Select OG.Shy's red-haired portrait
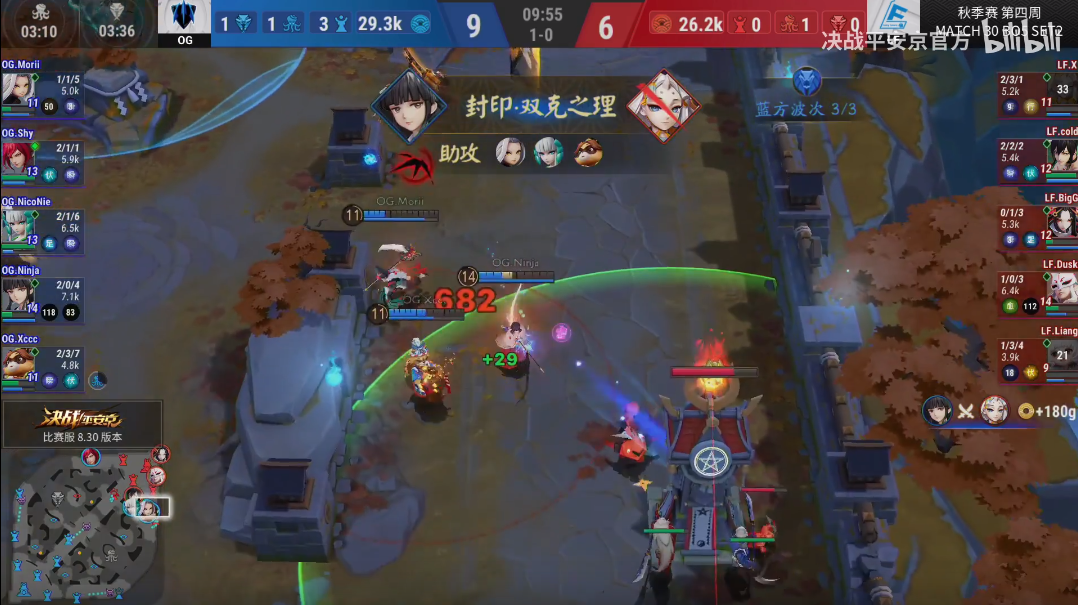1078x605 pixels. coord(17,155)
